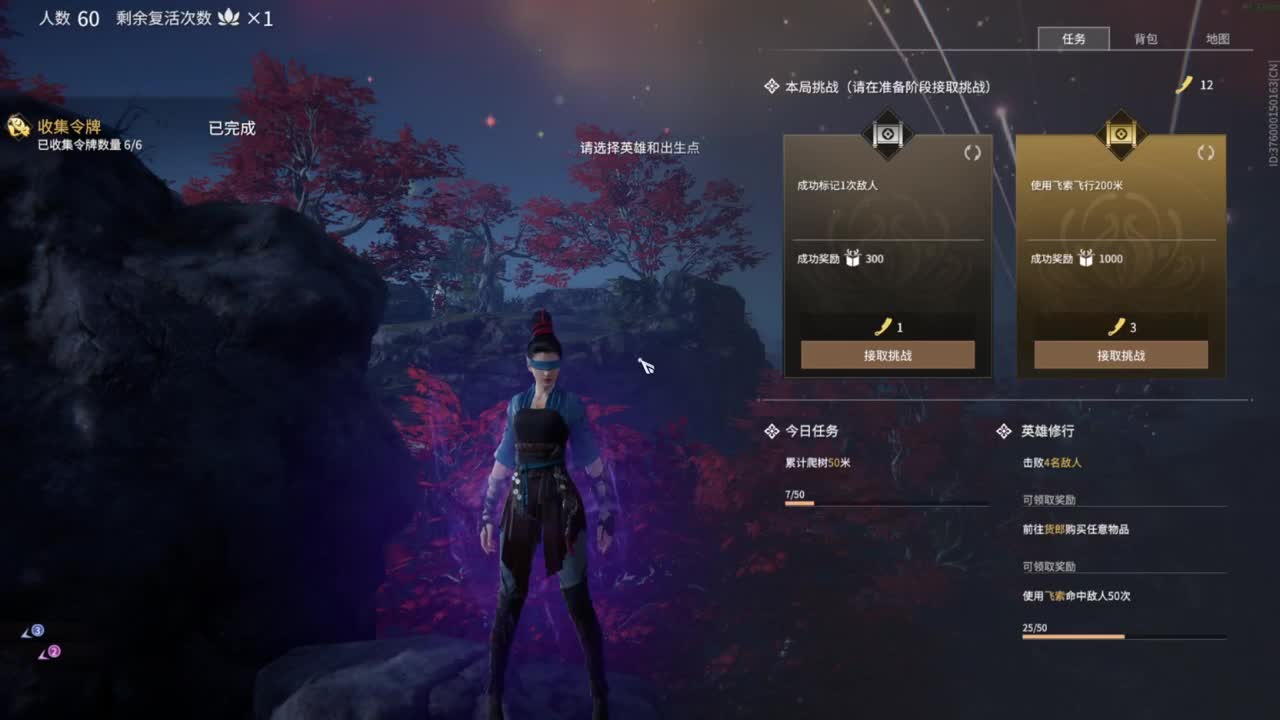Click the refresh icon on the 飞索飞行200米 challenge card
Viewport: 1280px width, 720px height.
(1207, 154)
